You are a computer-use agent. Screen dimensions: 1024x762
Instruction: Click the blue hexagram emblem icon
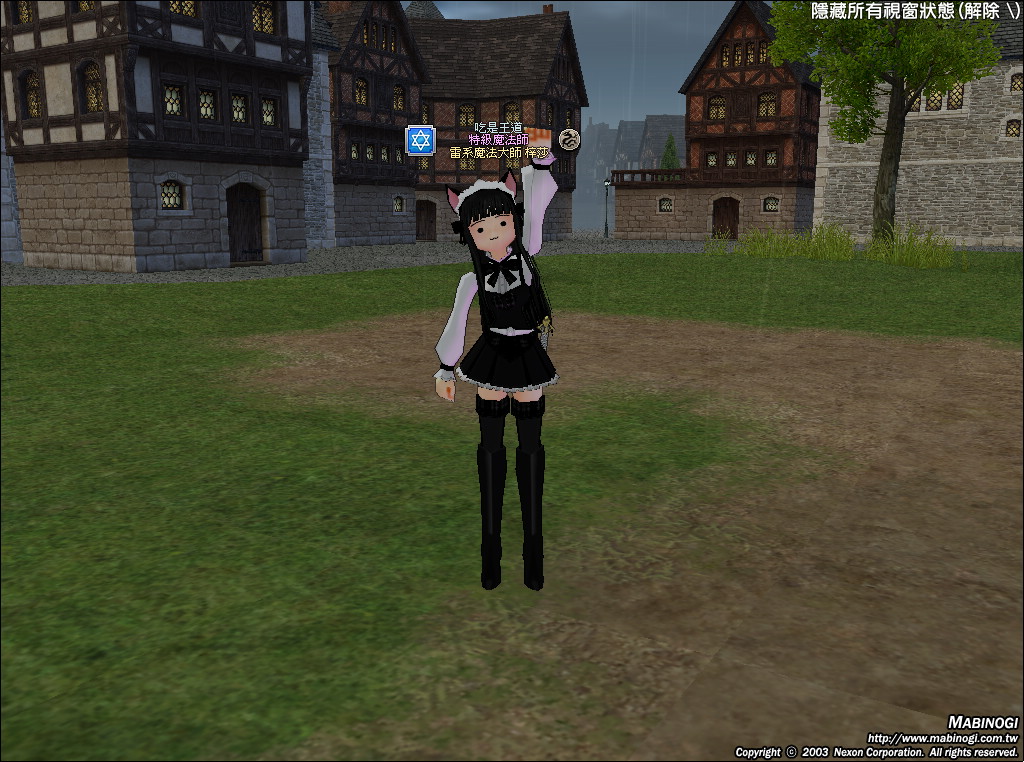[420, 140]
